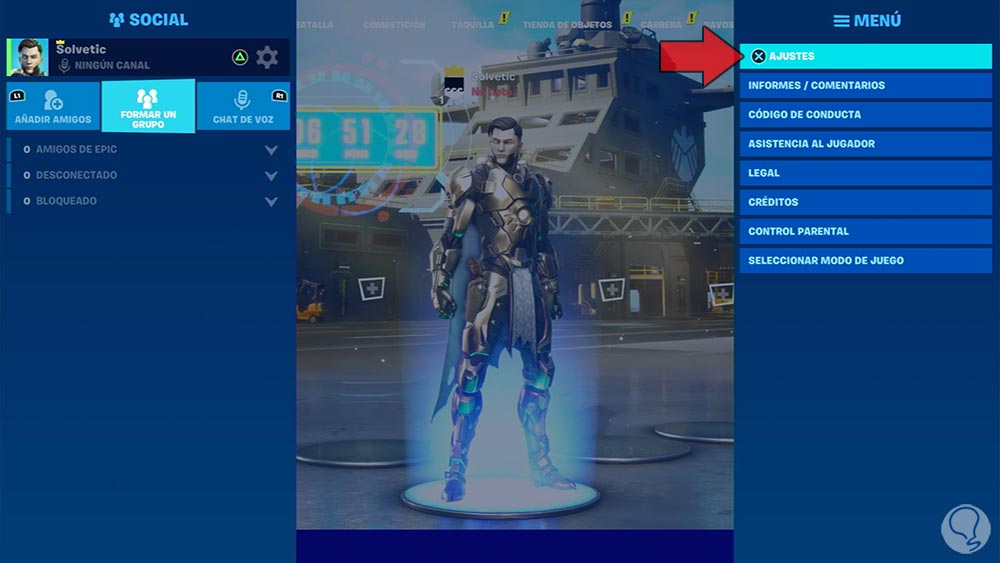This screenshot has height=563, width=1000.
Task: Expand the Desconectado list
Action: pos(271,176)
